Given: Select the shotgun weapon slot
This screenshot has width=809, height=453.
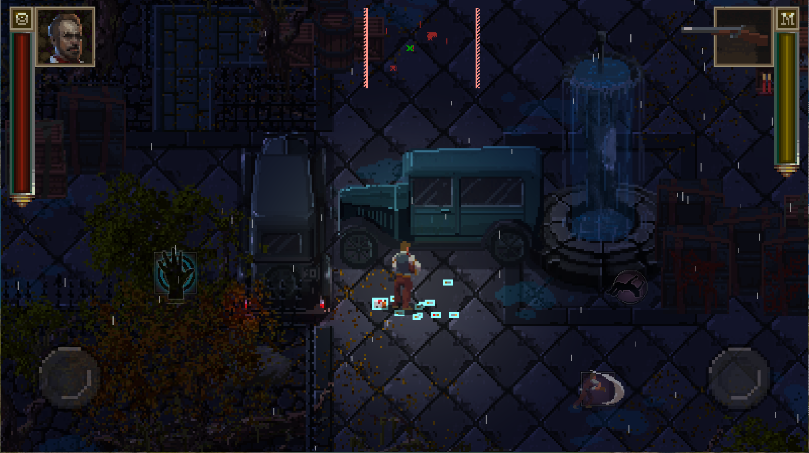Looking at the screenshot, I should pos(727,36).
